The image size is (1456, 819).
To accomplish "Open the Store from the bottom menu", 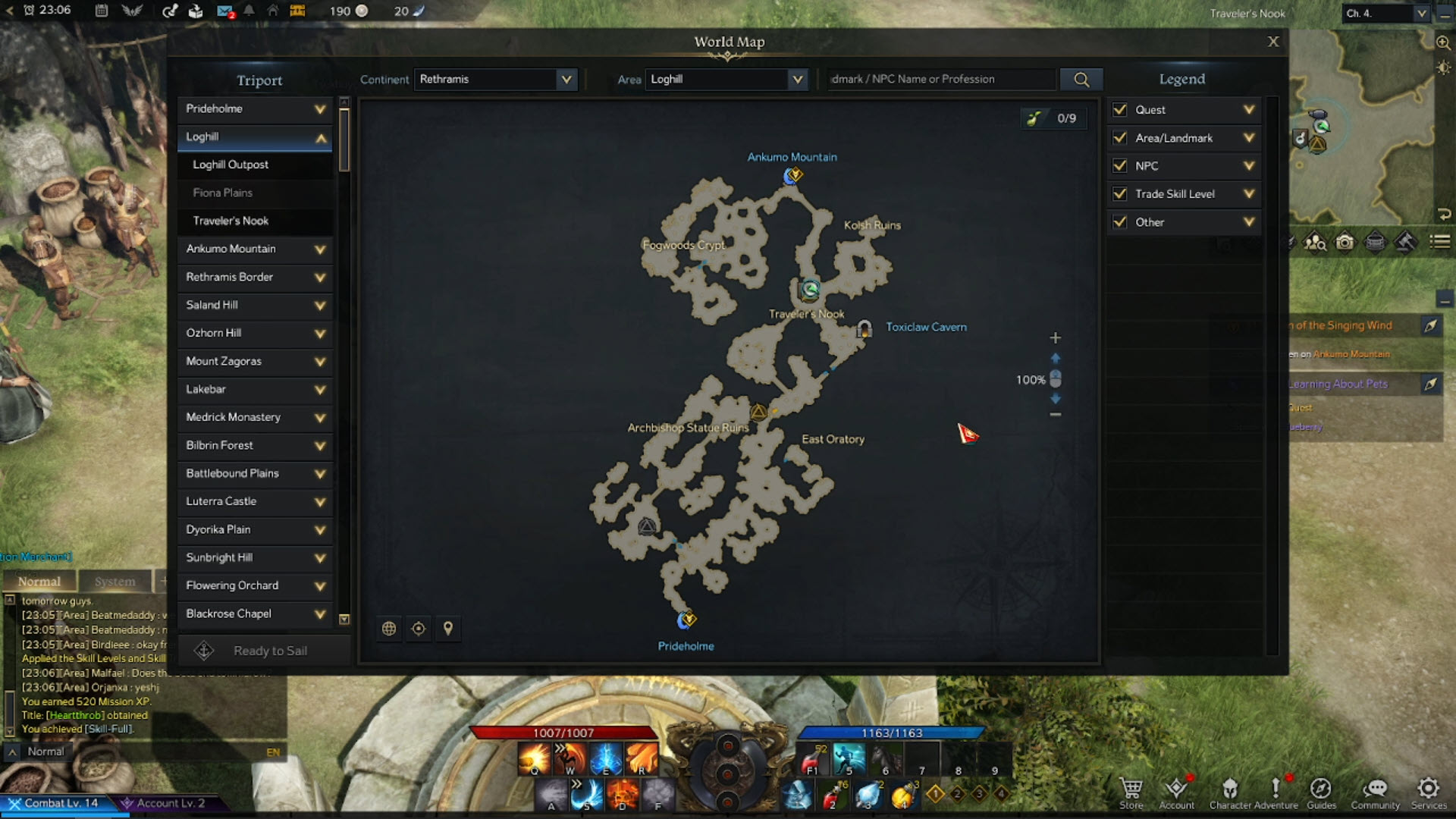I will click(x=1131, y=792).
